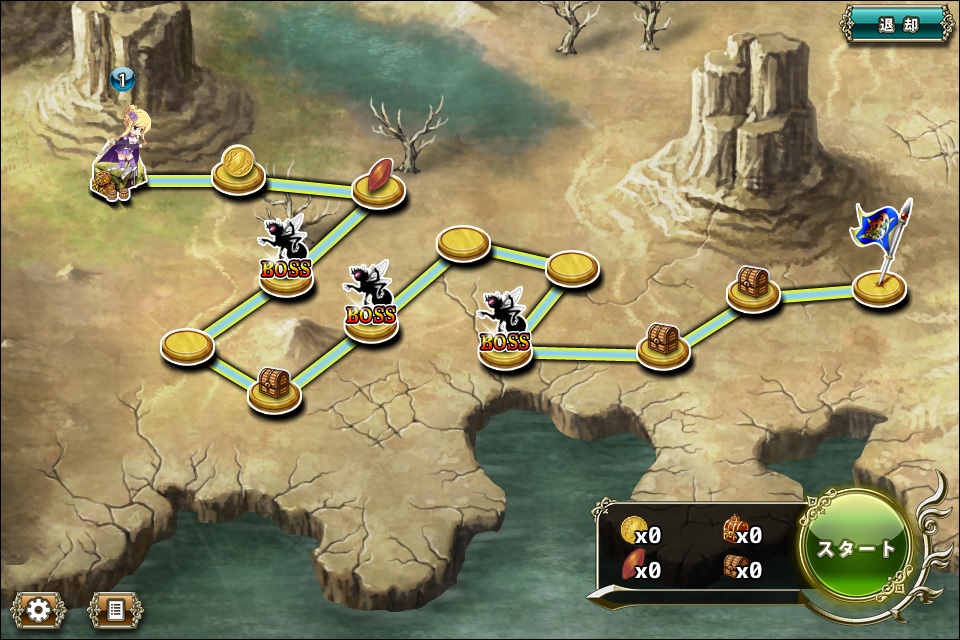Choose the red leaf map node

tap(379, 186)
